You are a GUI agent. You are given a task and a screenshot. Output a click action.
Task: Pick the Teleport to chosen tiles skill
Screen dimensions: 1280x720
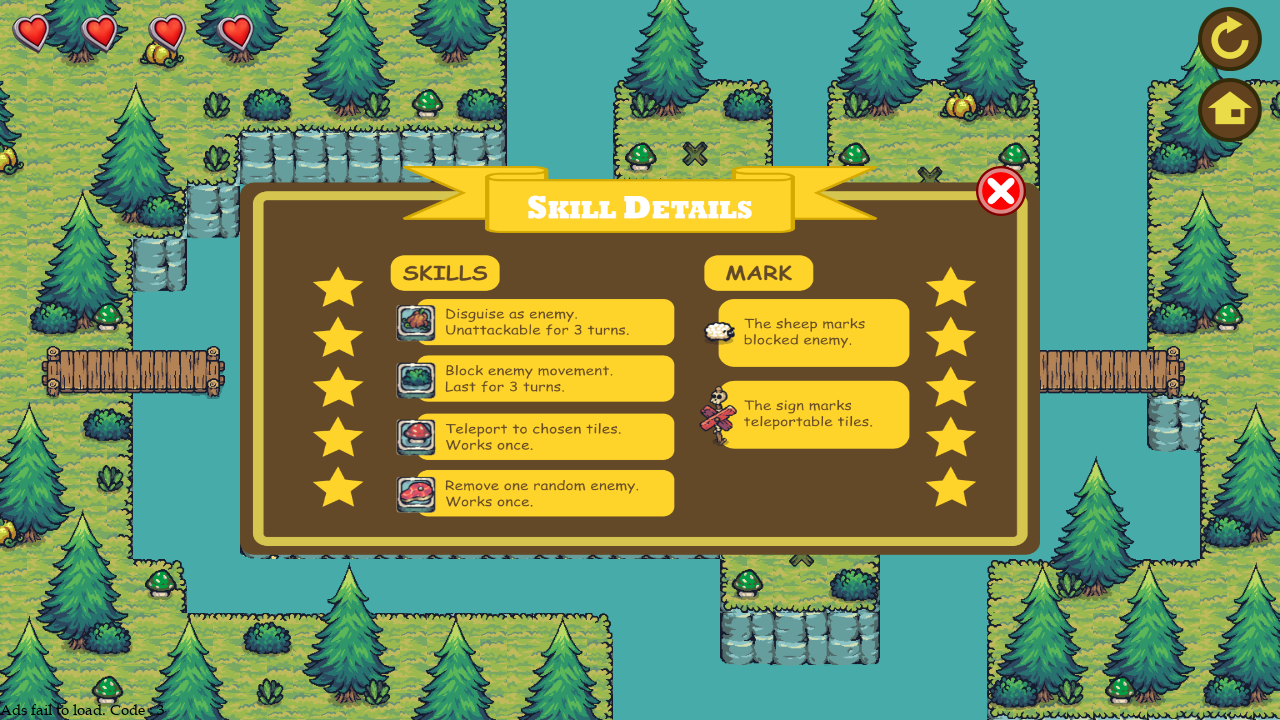[536, 437]
